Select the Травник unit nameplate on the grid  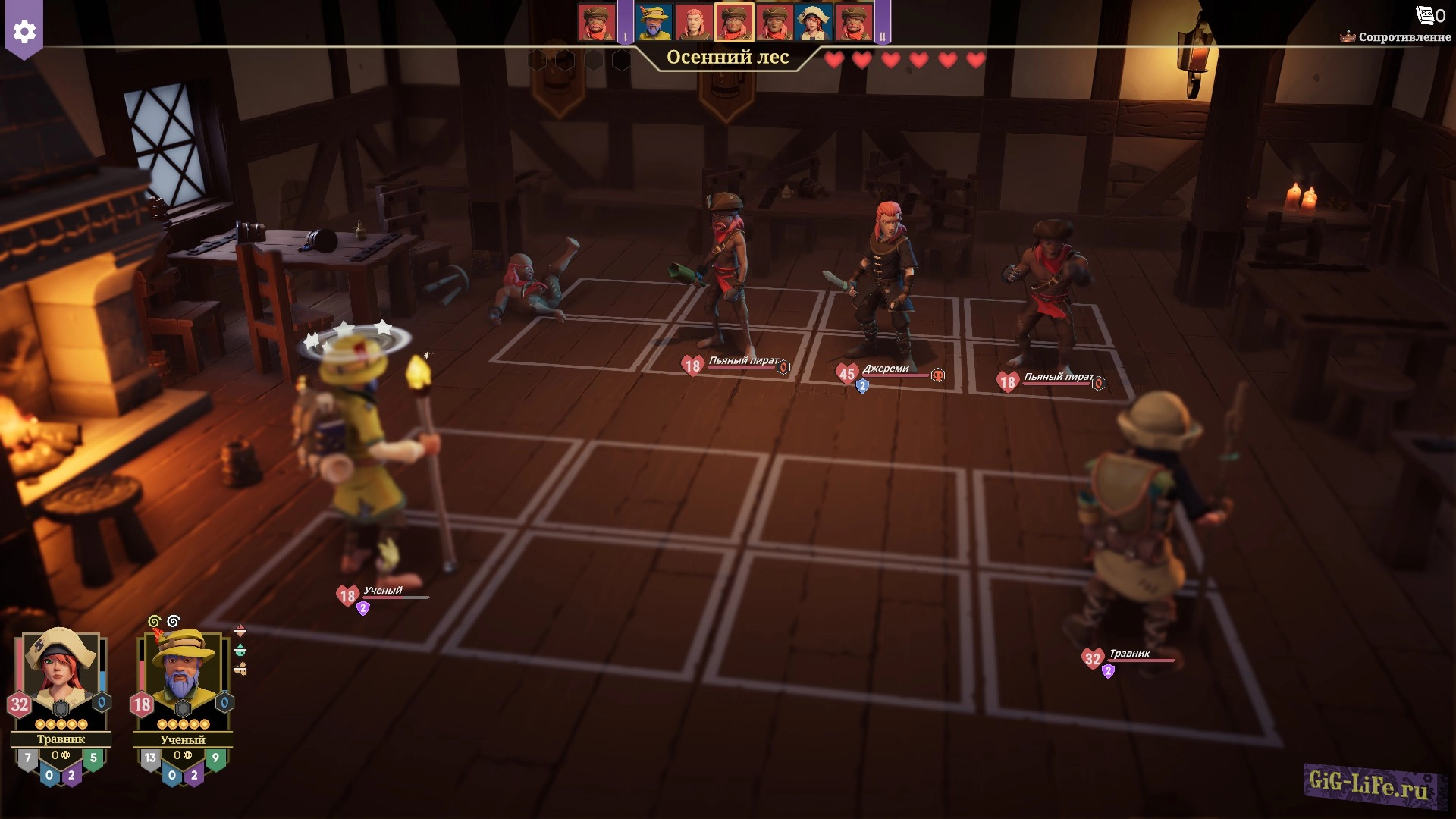(x=1129, y=654)
